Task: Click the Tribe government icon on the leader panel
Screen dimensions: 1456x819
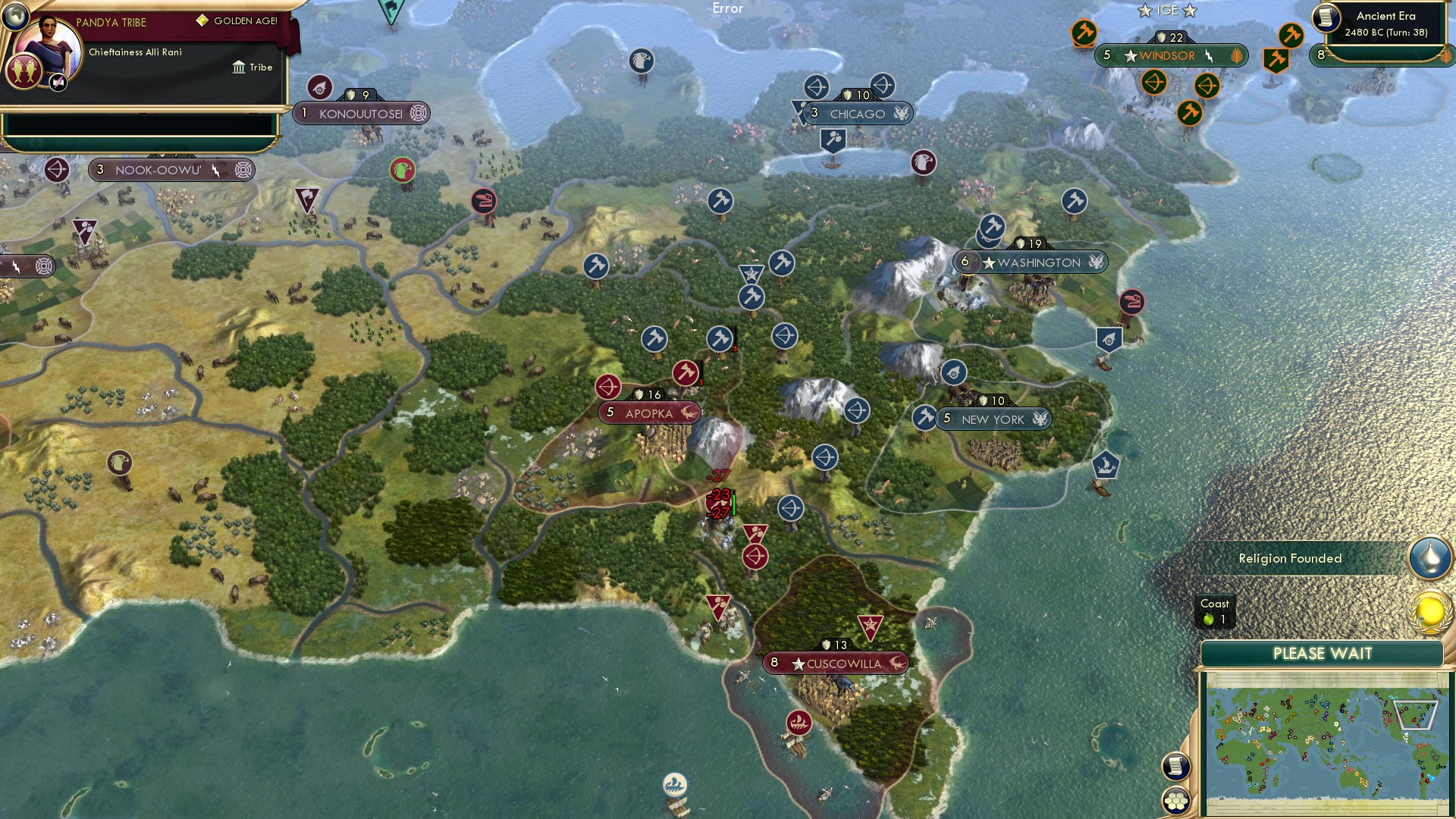Action: coord(238,67)
